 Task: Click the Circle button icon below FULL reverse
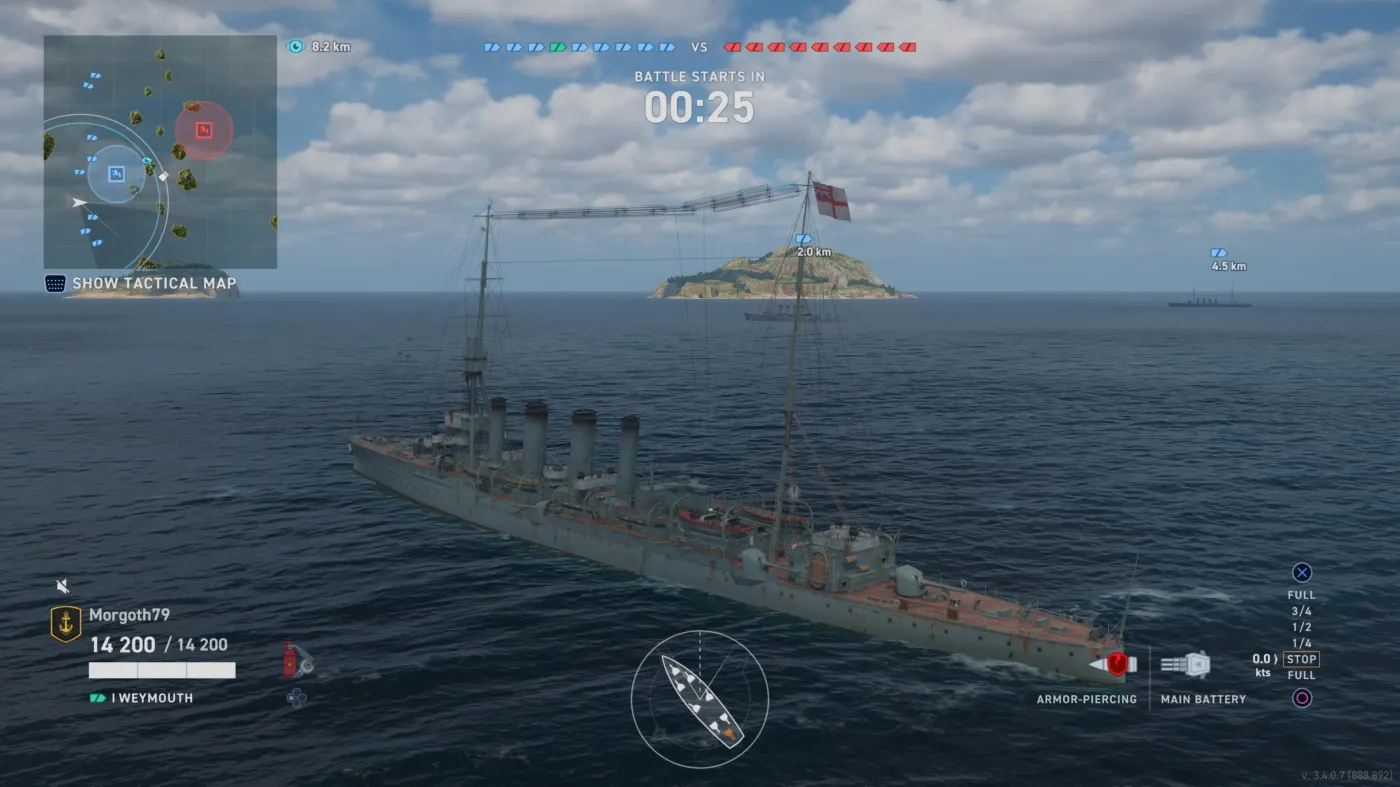click(1301, 698)
